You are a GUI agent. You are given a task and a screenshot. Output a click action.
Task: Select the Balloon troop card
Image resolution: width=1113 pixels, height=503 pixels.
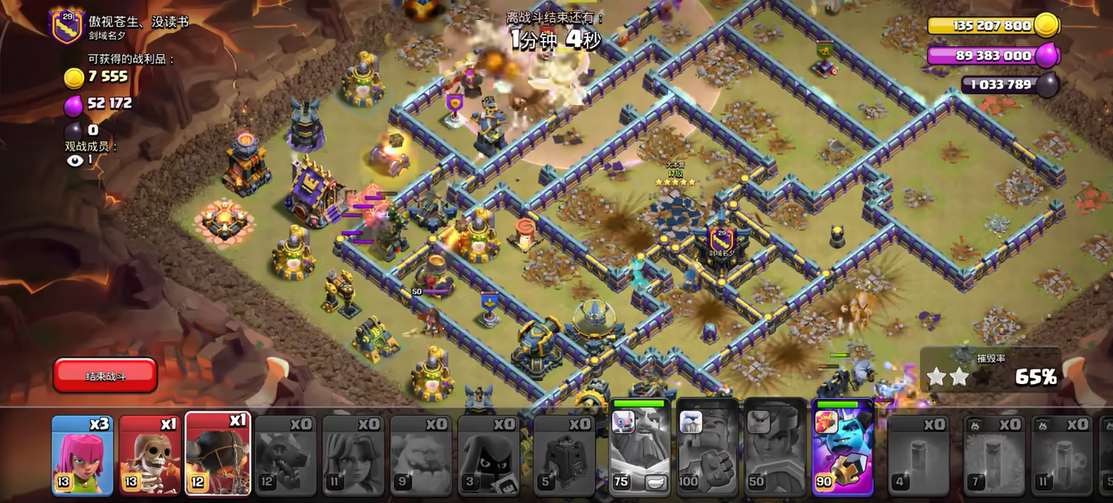(x=217, y=455)
